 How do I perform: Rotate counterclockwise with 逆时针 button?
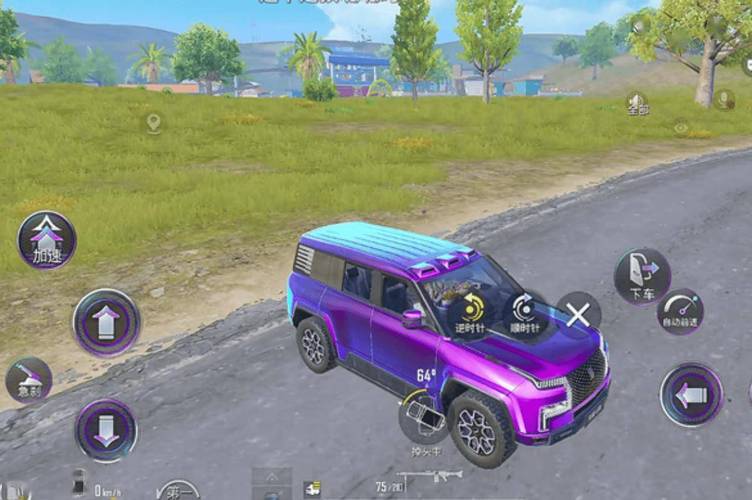coord(470,312)
